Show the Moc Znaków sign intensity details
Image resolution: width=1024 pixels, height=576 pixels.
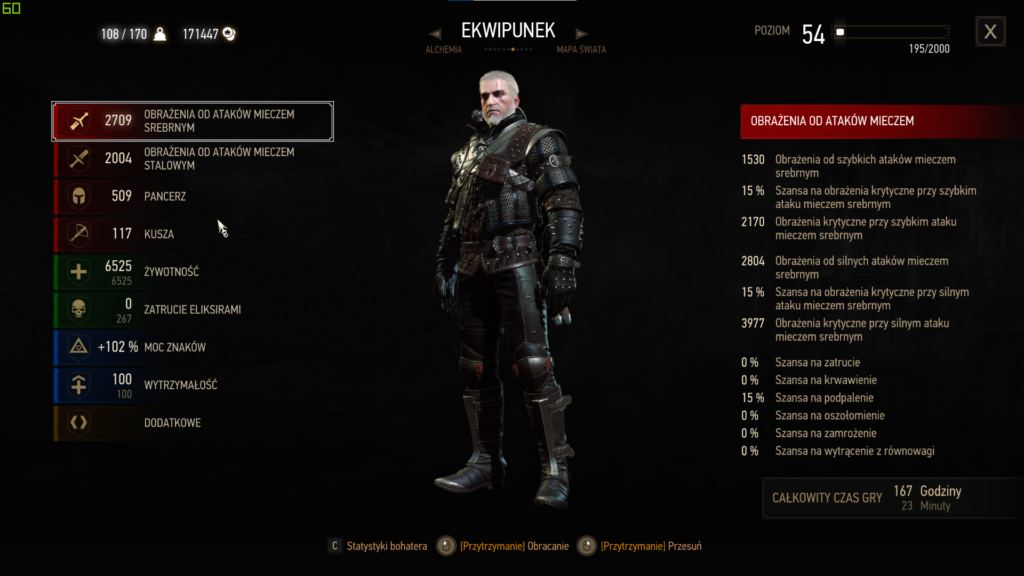193,347
